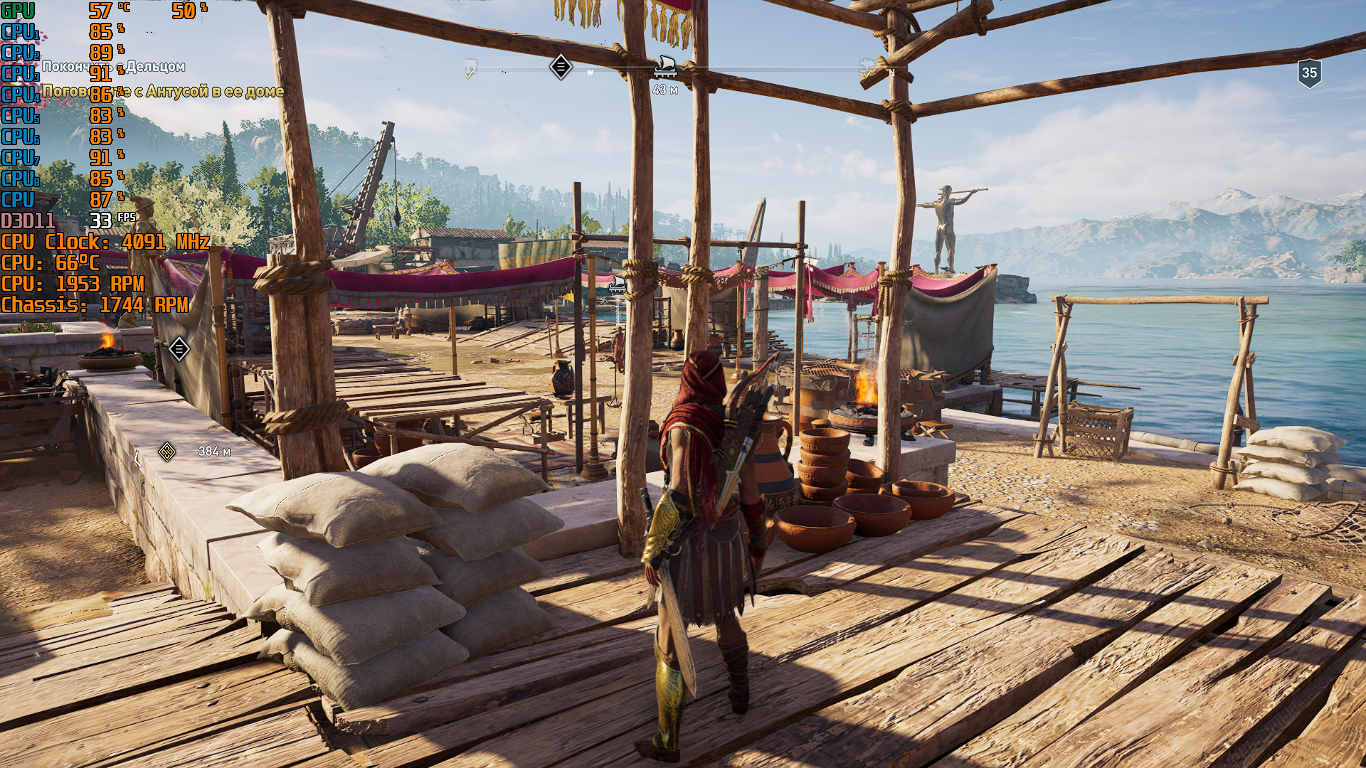Screen dimensions: 1366x768
Task: Click the ship icon on the compass bar
Action: pyautogui.click(x=664, y=67)
